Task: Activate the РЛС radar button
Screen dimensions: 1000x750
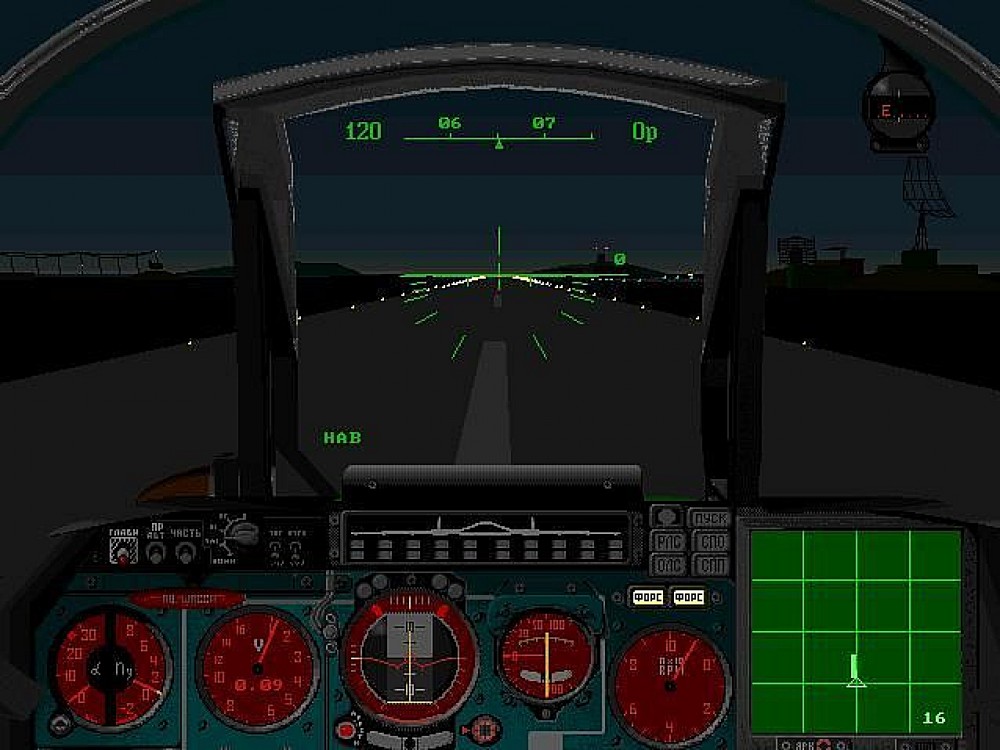Action: pos(668,542)
